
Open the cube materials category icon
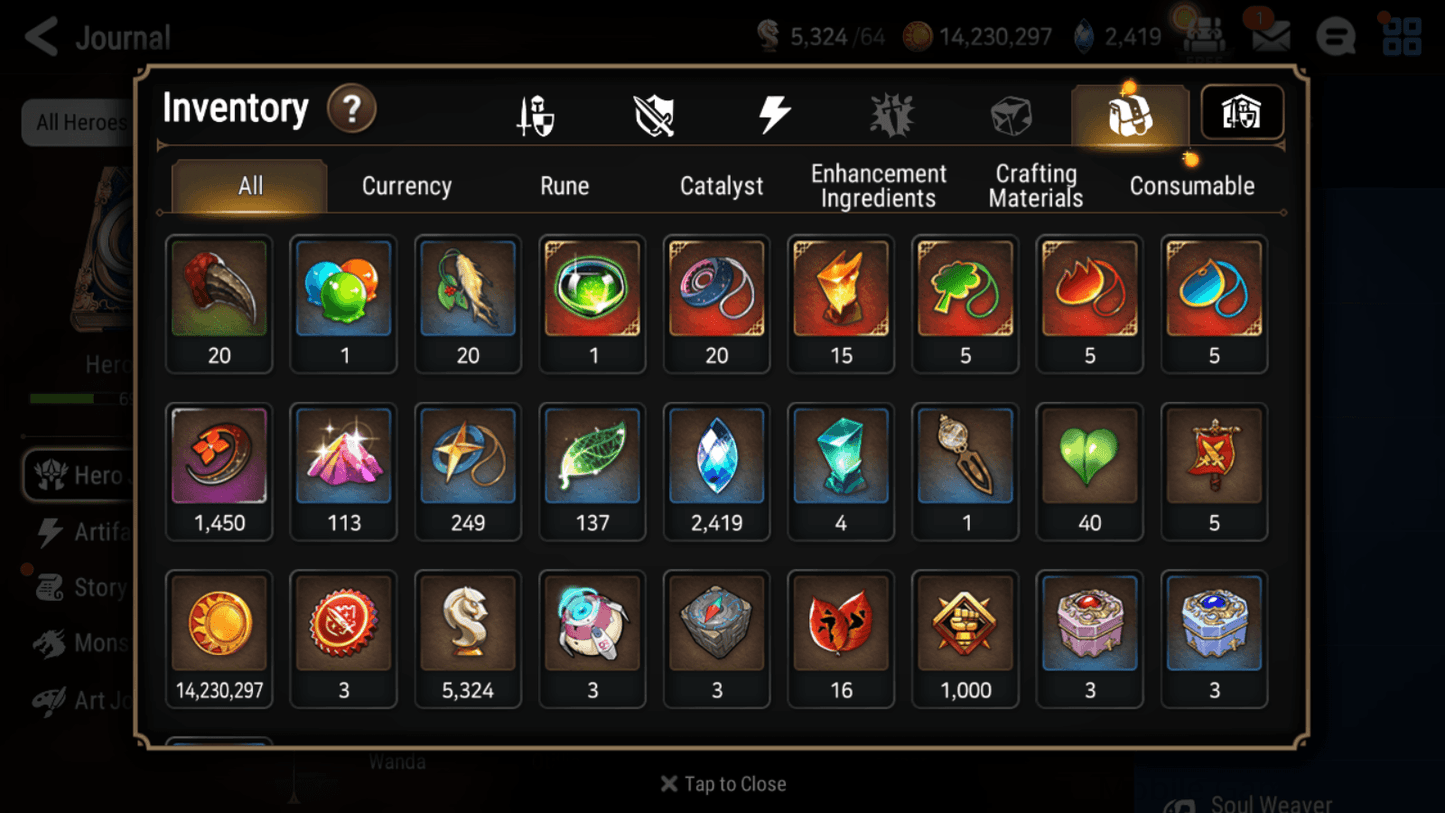(x=1011, y=113)
